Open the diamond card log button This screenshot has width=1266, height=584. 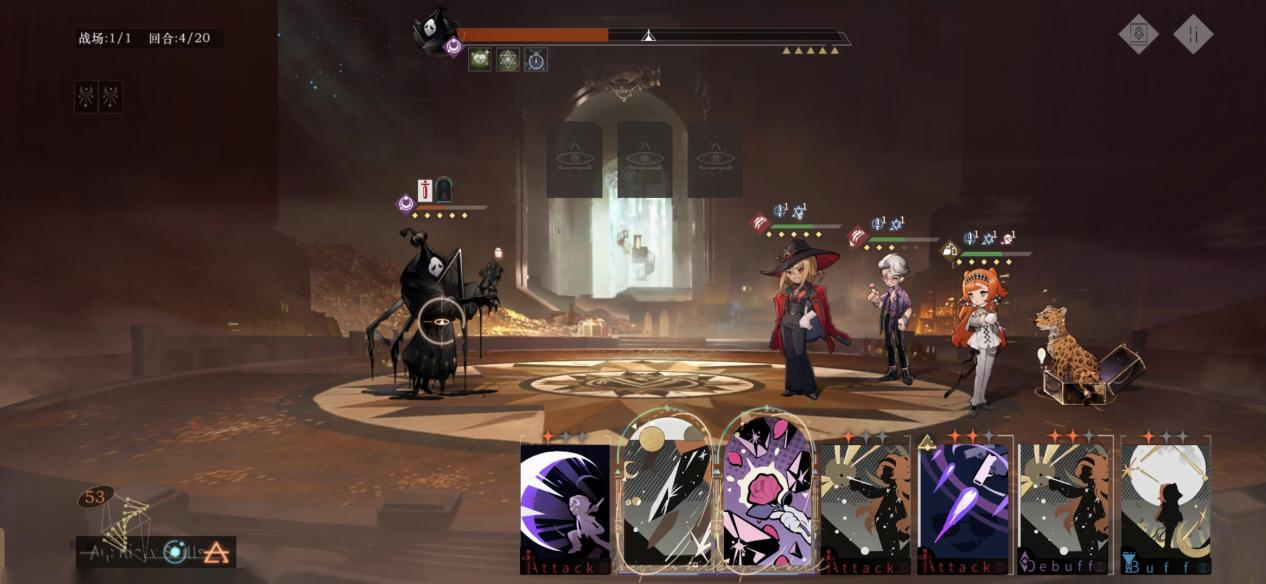(x=1138, y=34)
